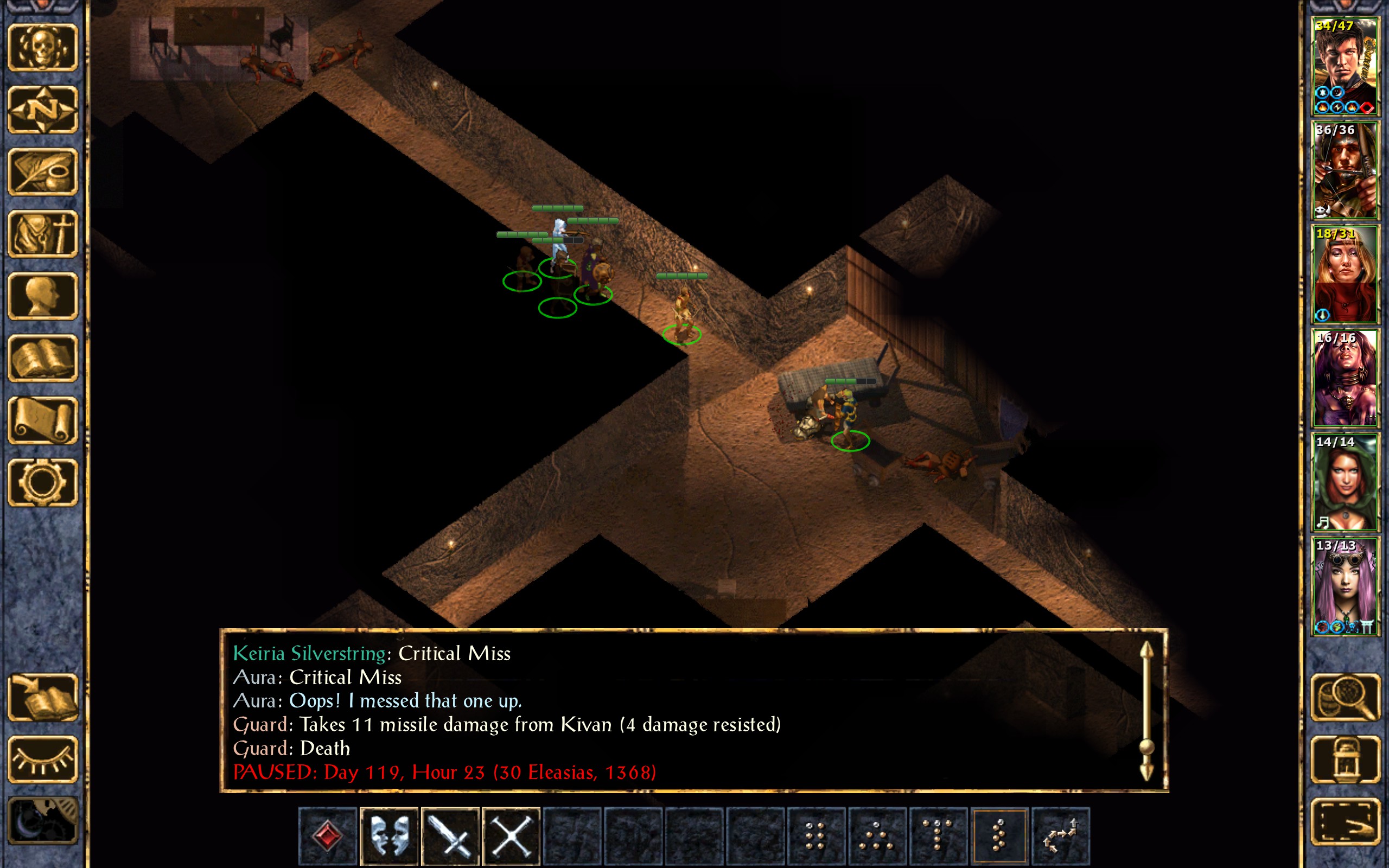Select the purple-haired portrait with 13/13 health
Image resolution: width=1389 pixels, height=868 pixels.
[1345, 586]
